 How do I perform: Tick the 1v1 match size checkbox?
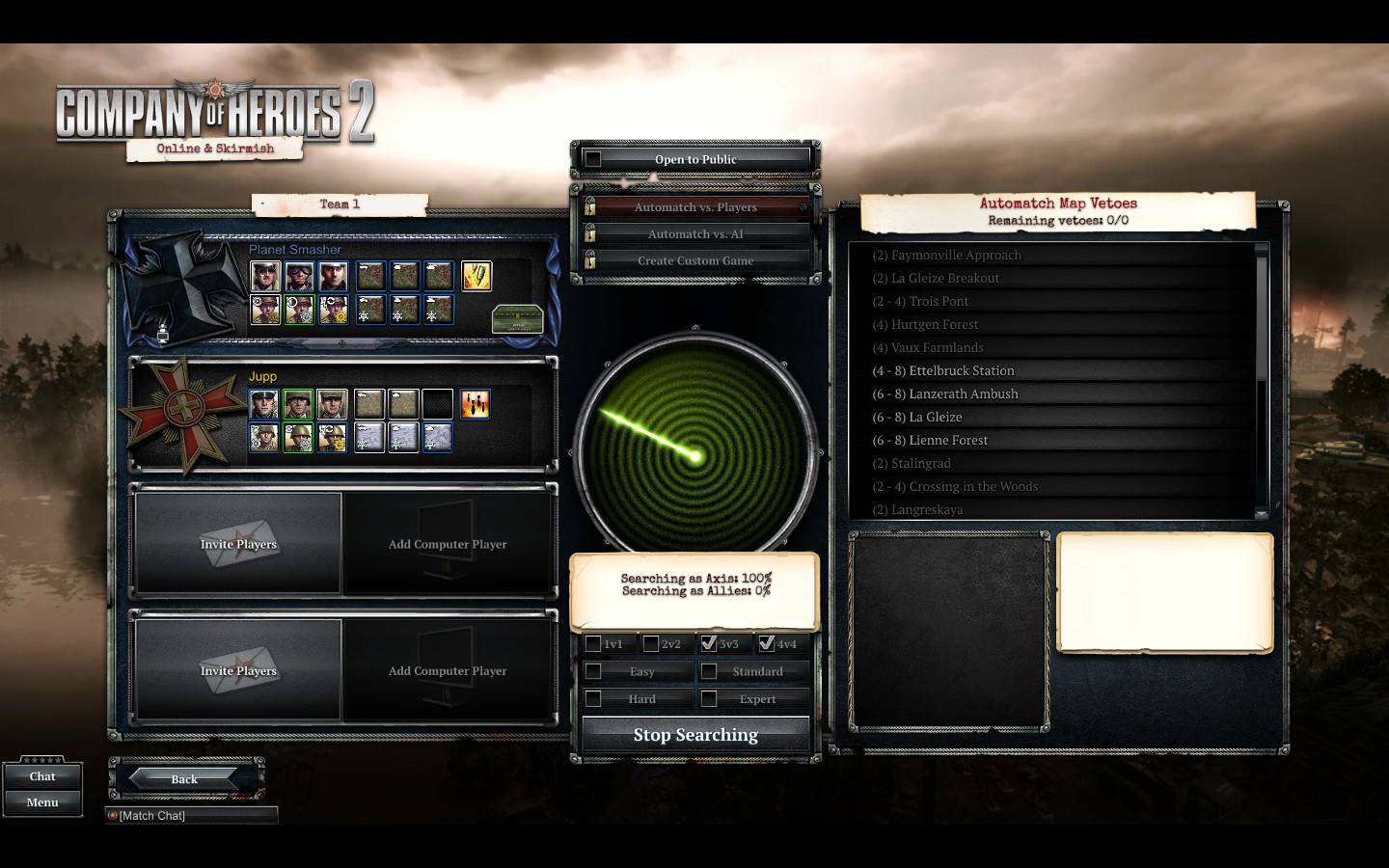pos(593,644)
